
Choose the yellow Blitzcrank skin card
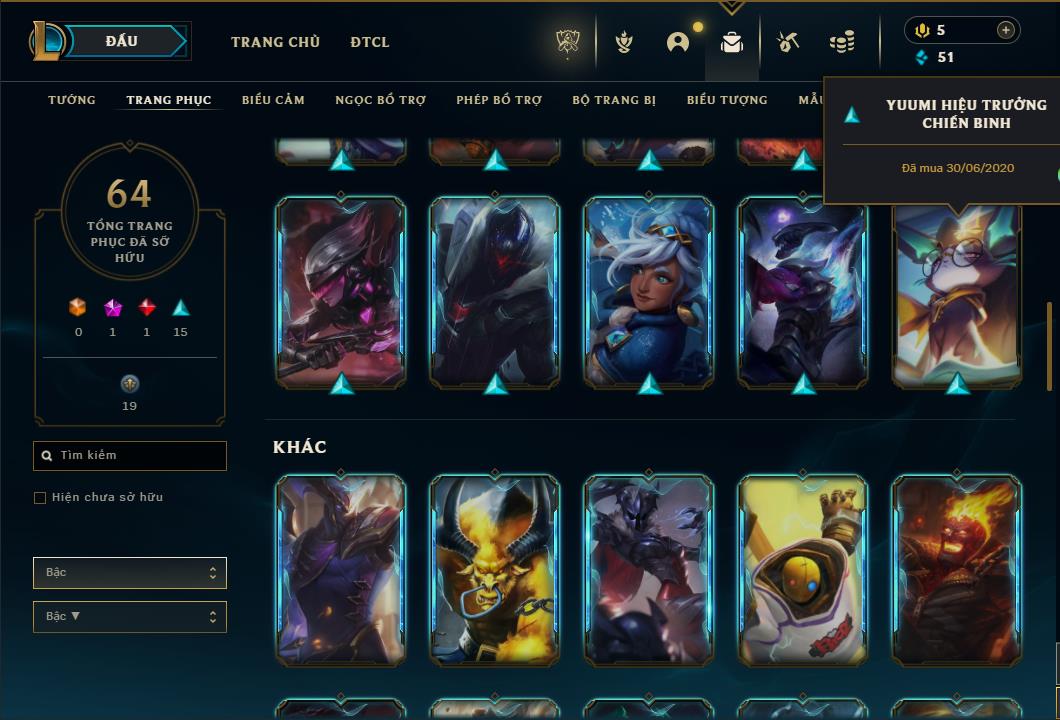coord(803,570)
